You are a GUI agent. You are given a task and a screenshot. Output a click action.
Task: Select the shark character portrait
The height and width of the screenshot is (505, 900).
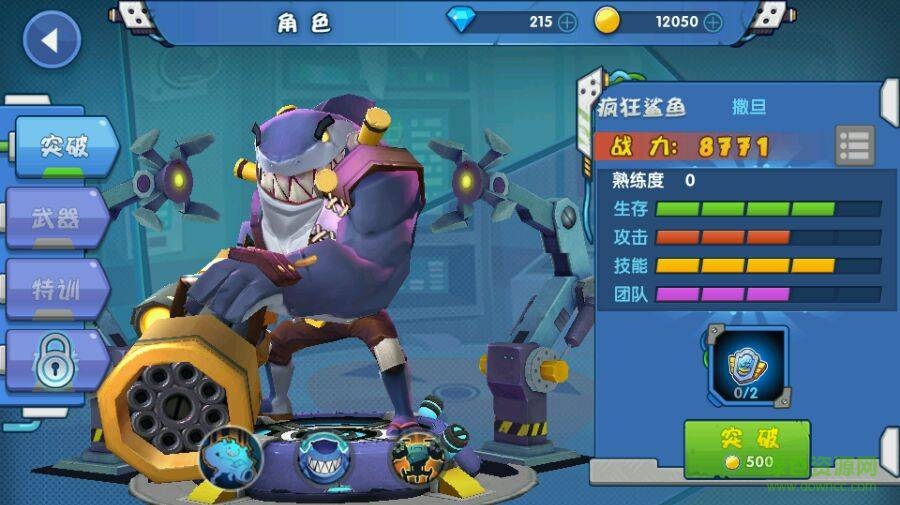[x=323, y=460]
